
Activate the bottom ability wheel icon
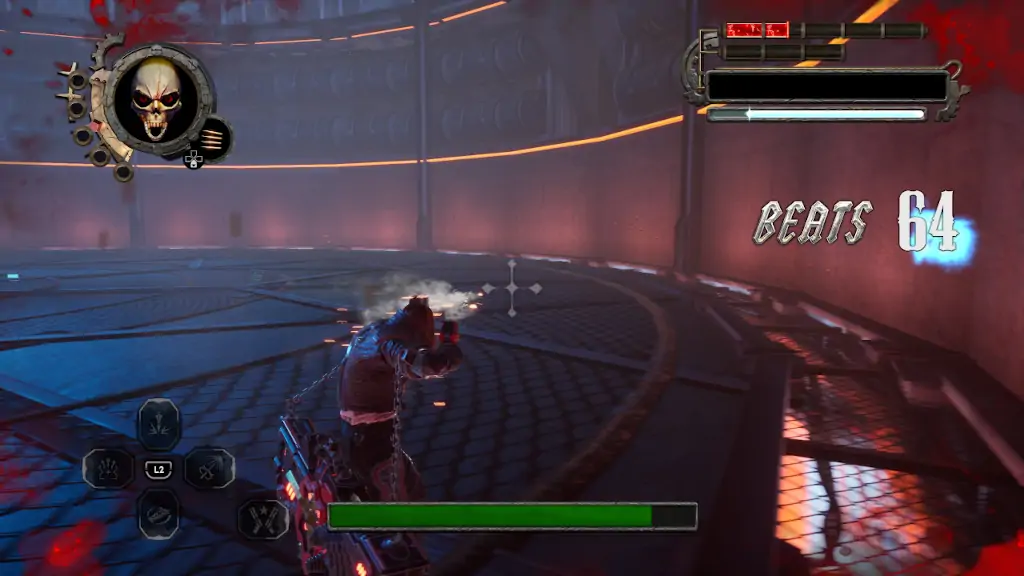158,513
